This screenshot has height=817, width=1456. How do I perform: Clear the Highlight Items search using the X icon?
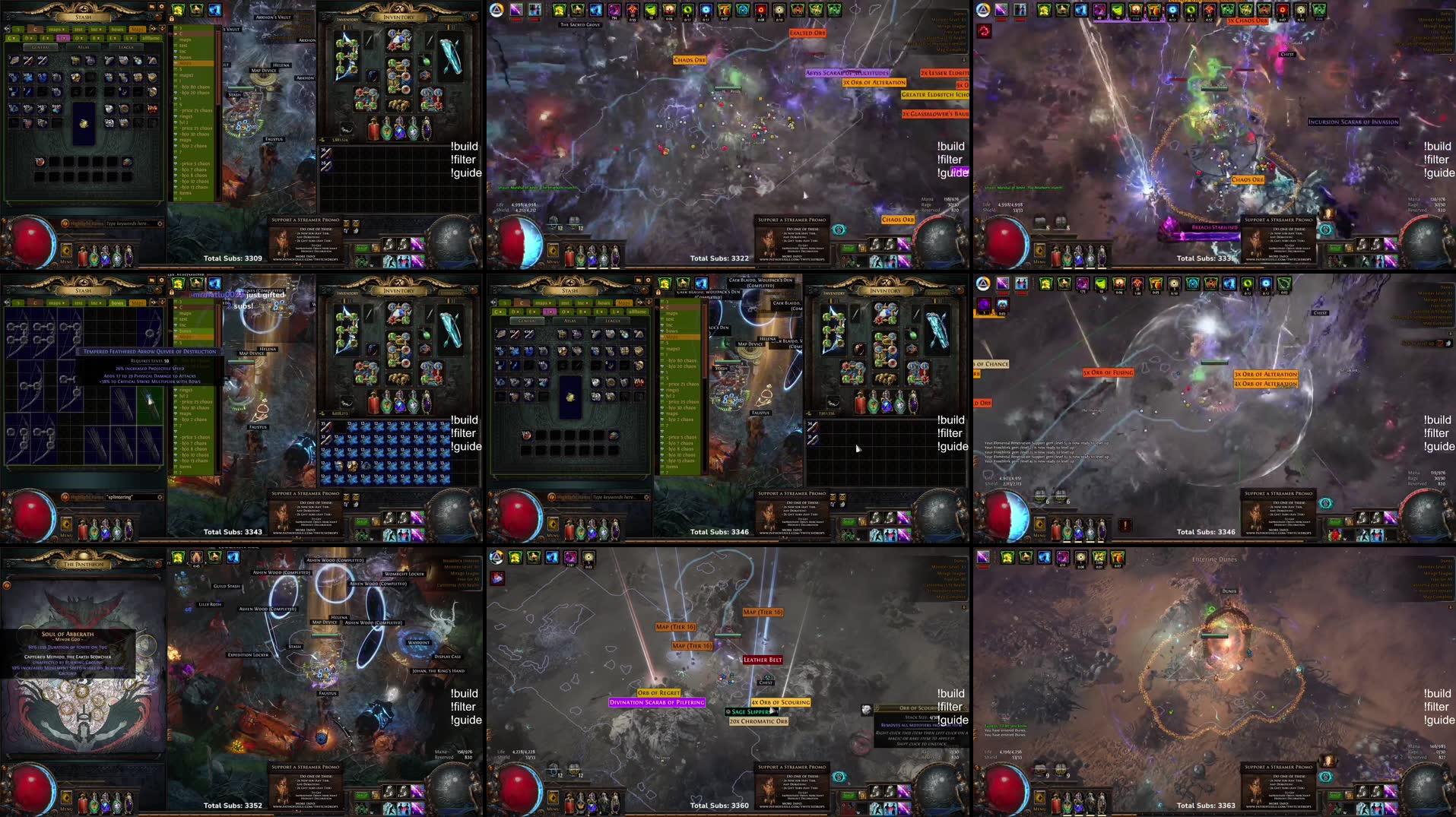click(x=160, y=223)
